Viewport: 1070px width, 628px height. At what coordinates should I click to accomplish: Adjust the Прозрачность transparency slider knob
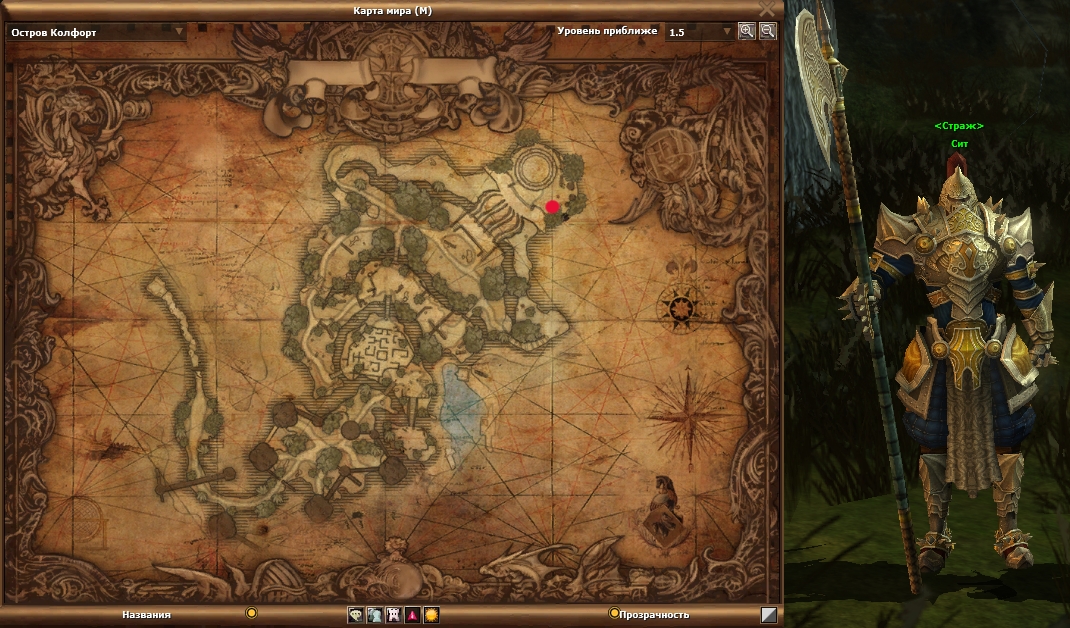[614, 613]
